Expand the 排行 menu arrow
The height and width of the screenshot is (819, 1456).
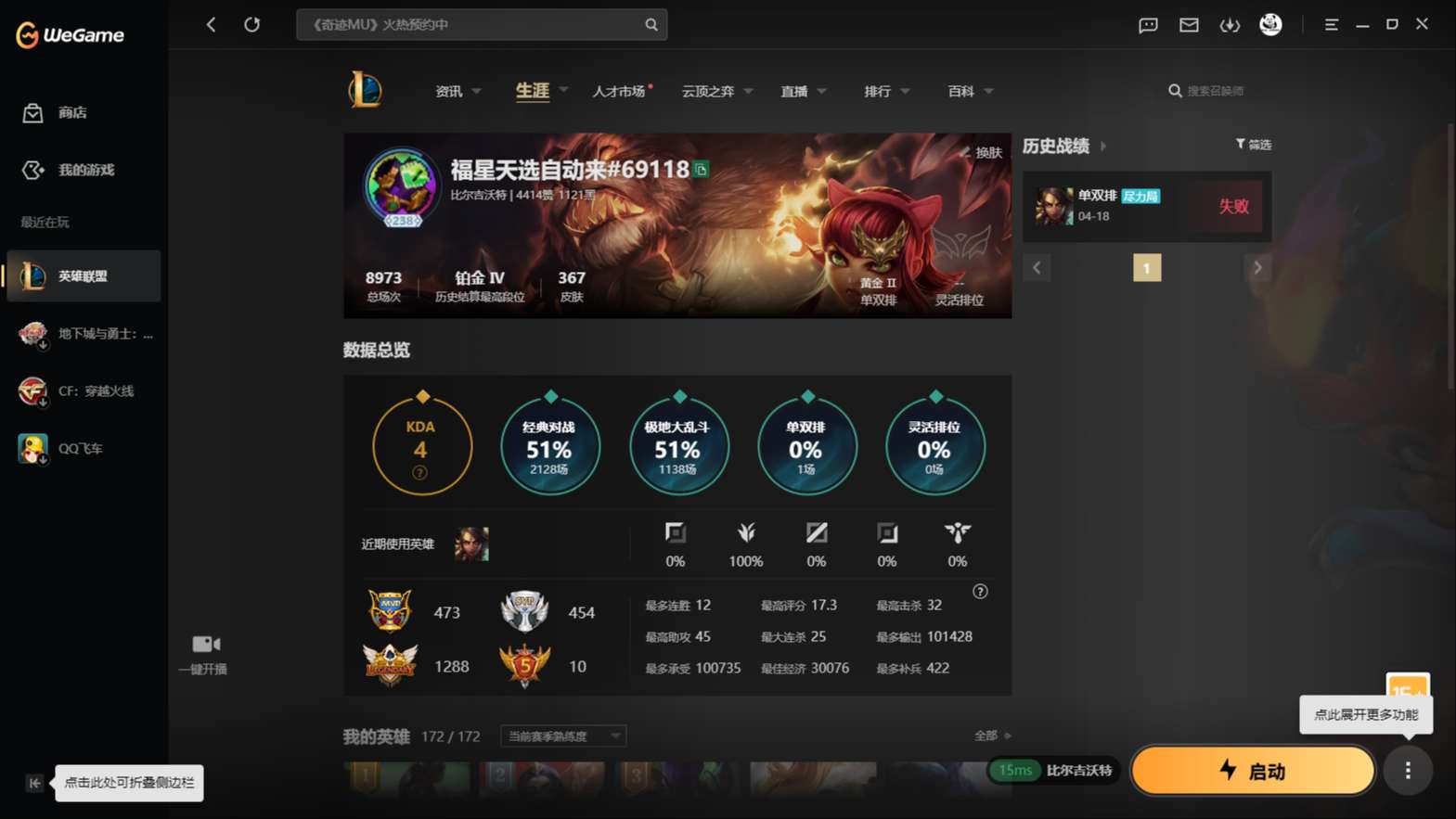pyautogui.click(x=905, y=91)
